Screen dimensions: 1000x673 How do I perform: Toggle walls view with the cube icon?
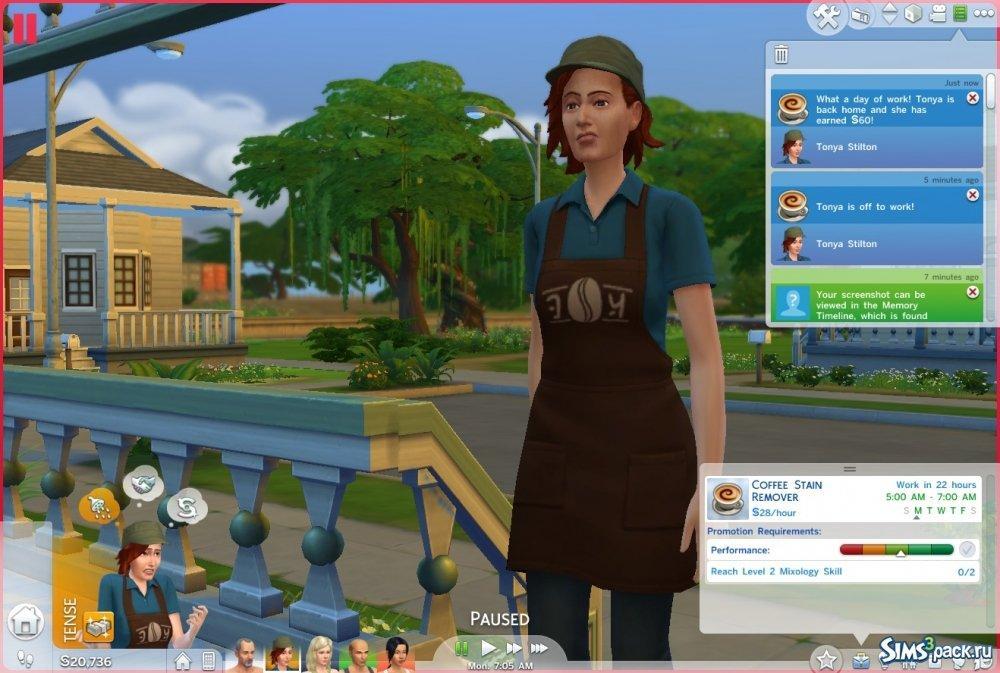click(x=911, y=14)
